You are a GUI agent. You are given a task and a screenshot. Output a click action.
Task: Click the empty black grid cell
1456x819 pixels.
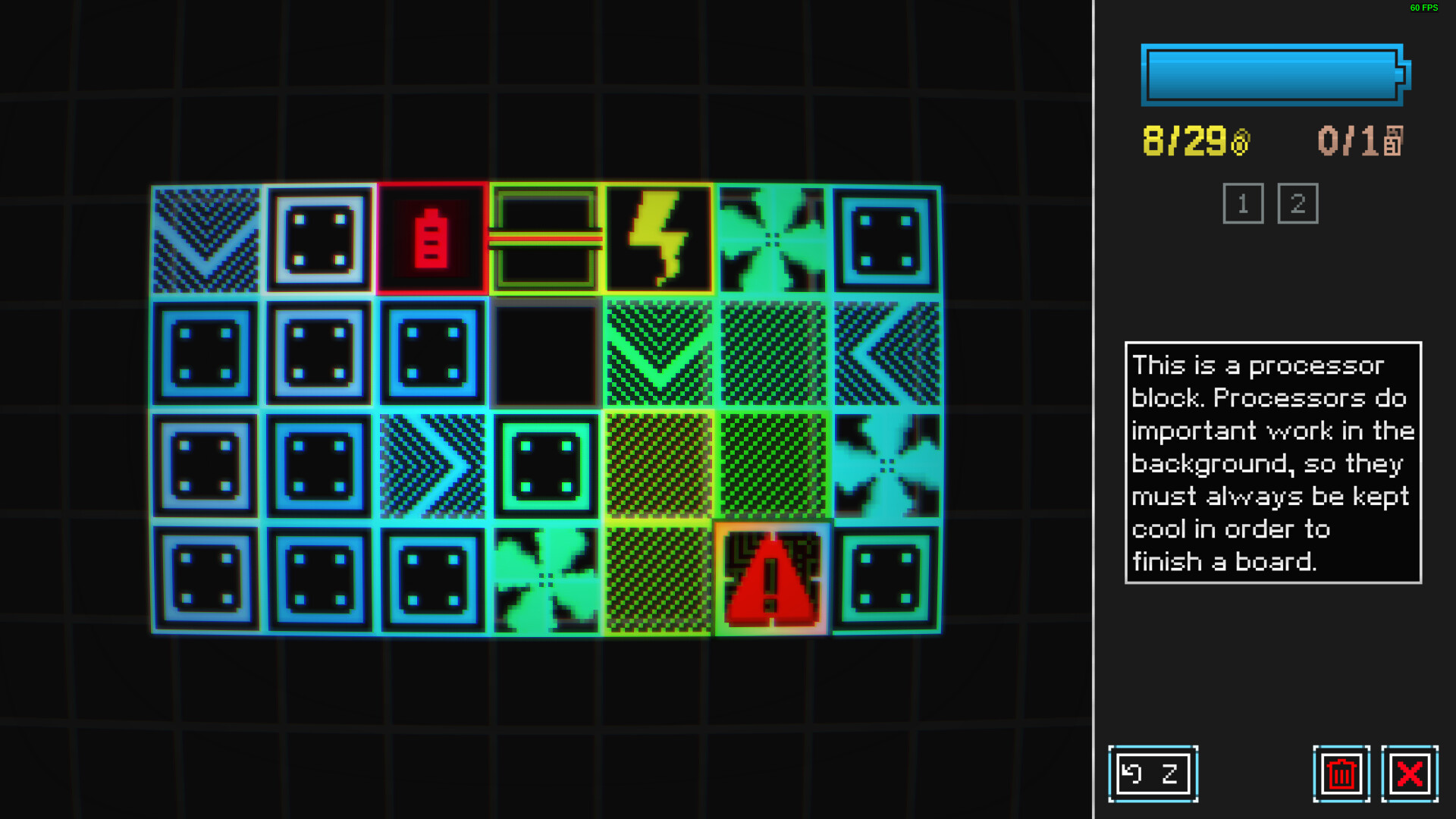click(x=546, y=353)
